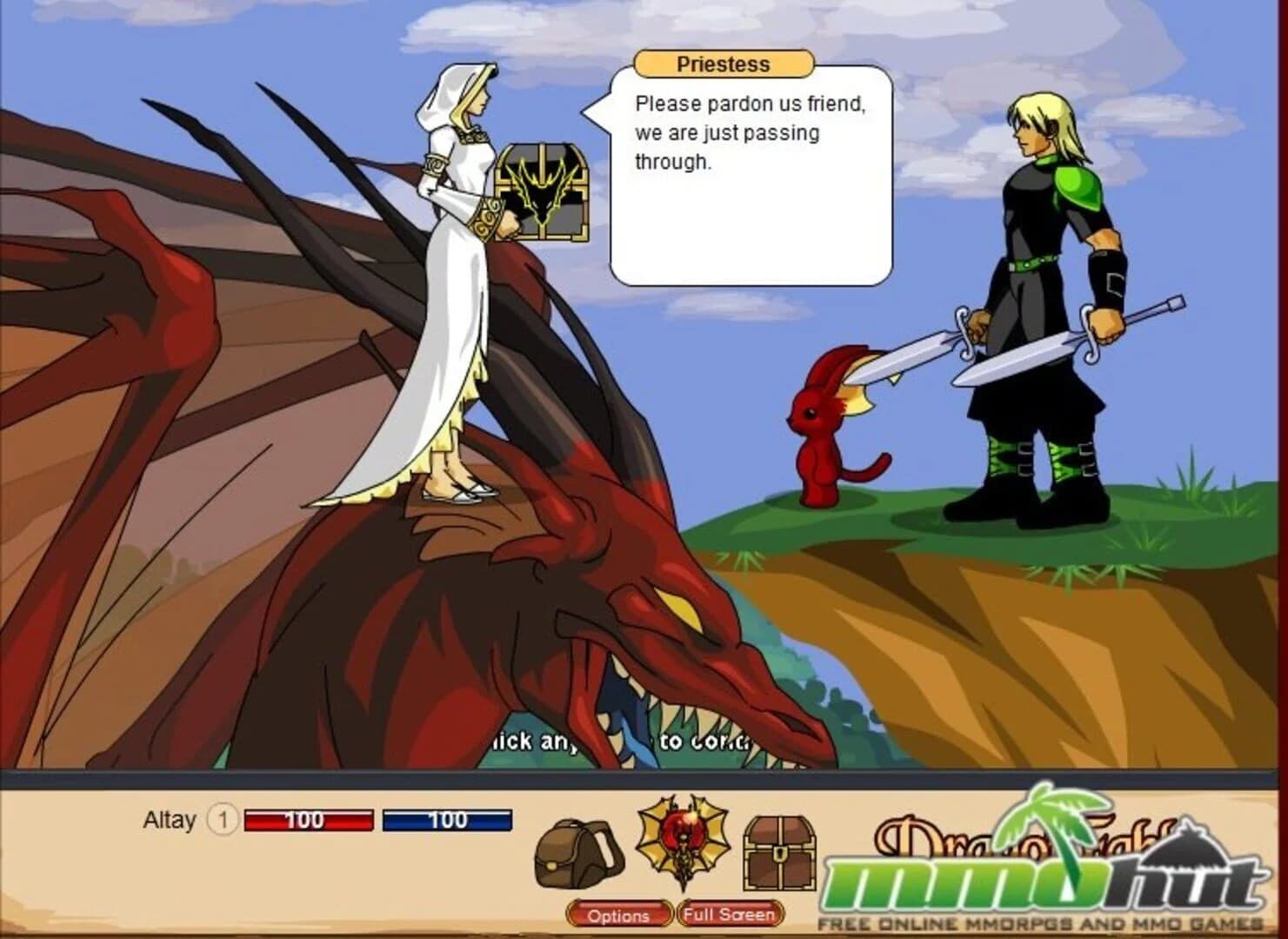Select the player name Altay

tap(171, 820)
